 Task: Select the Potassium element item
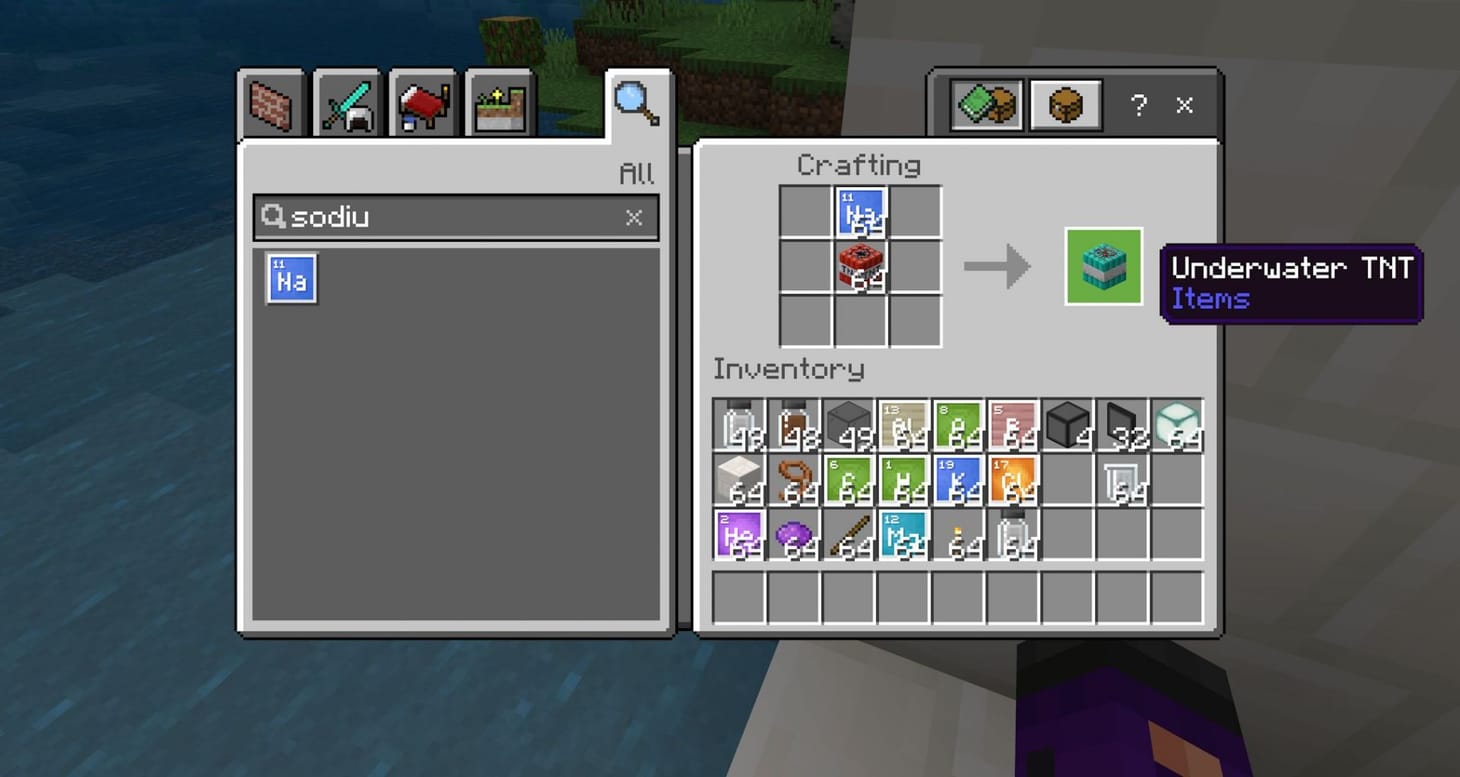tap(960, 478)
